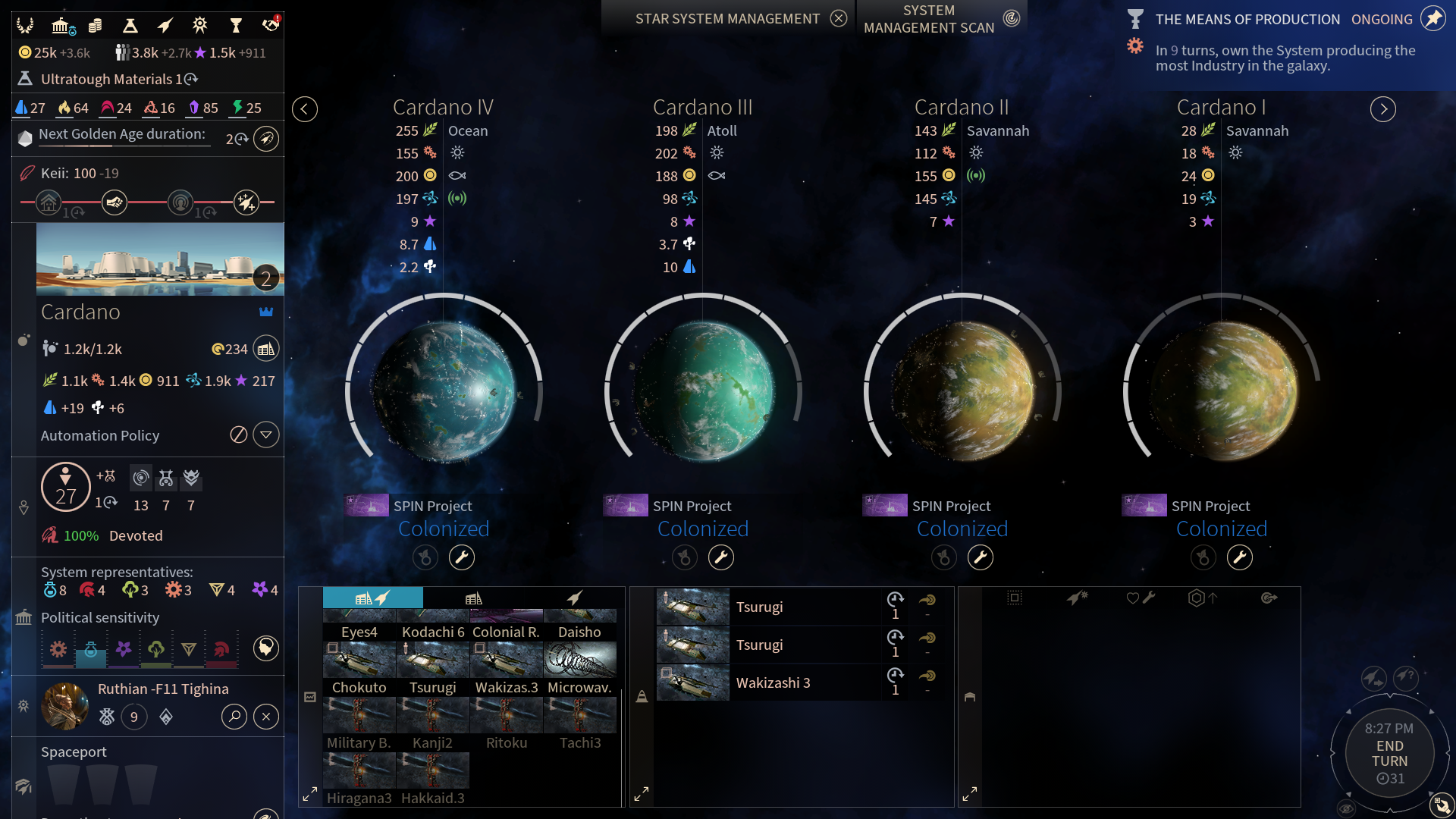
Task: Expand the construction list panel
Action: (x=310, y=795)
